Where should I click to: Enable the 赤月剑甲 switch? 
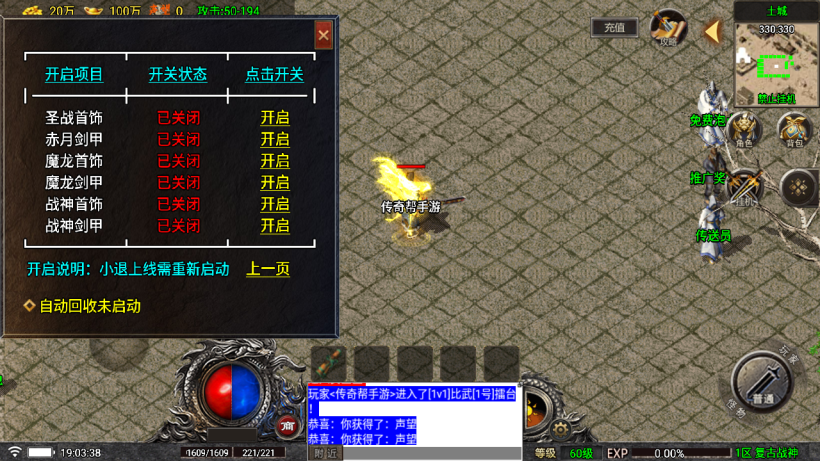click(x=275, y=139)
